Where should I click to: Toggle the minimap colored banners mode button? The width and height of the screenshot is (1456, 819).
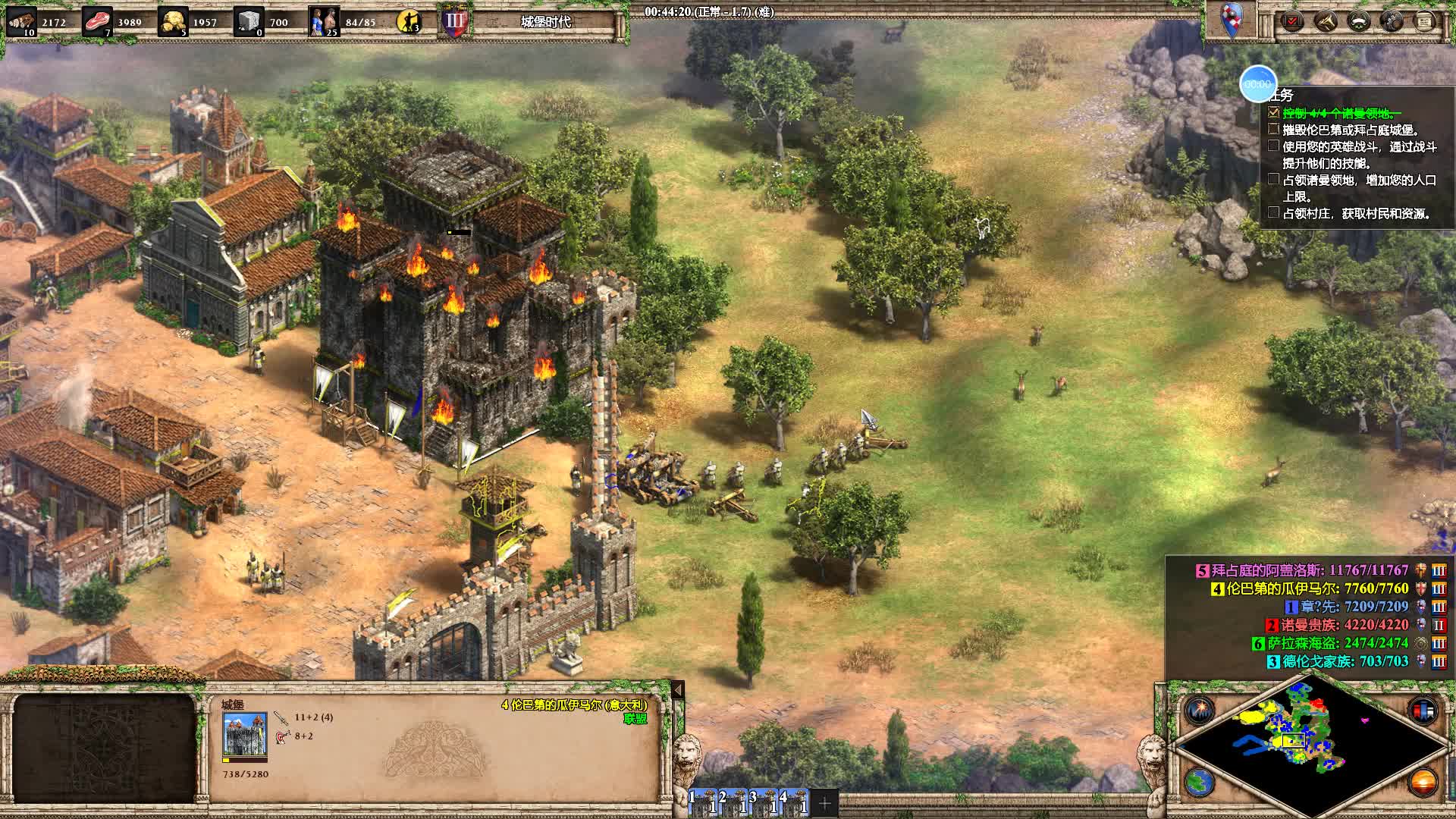pos(1423,711)
